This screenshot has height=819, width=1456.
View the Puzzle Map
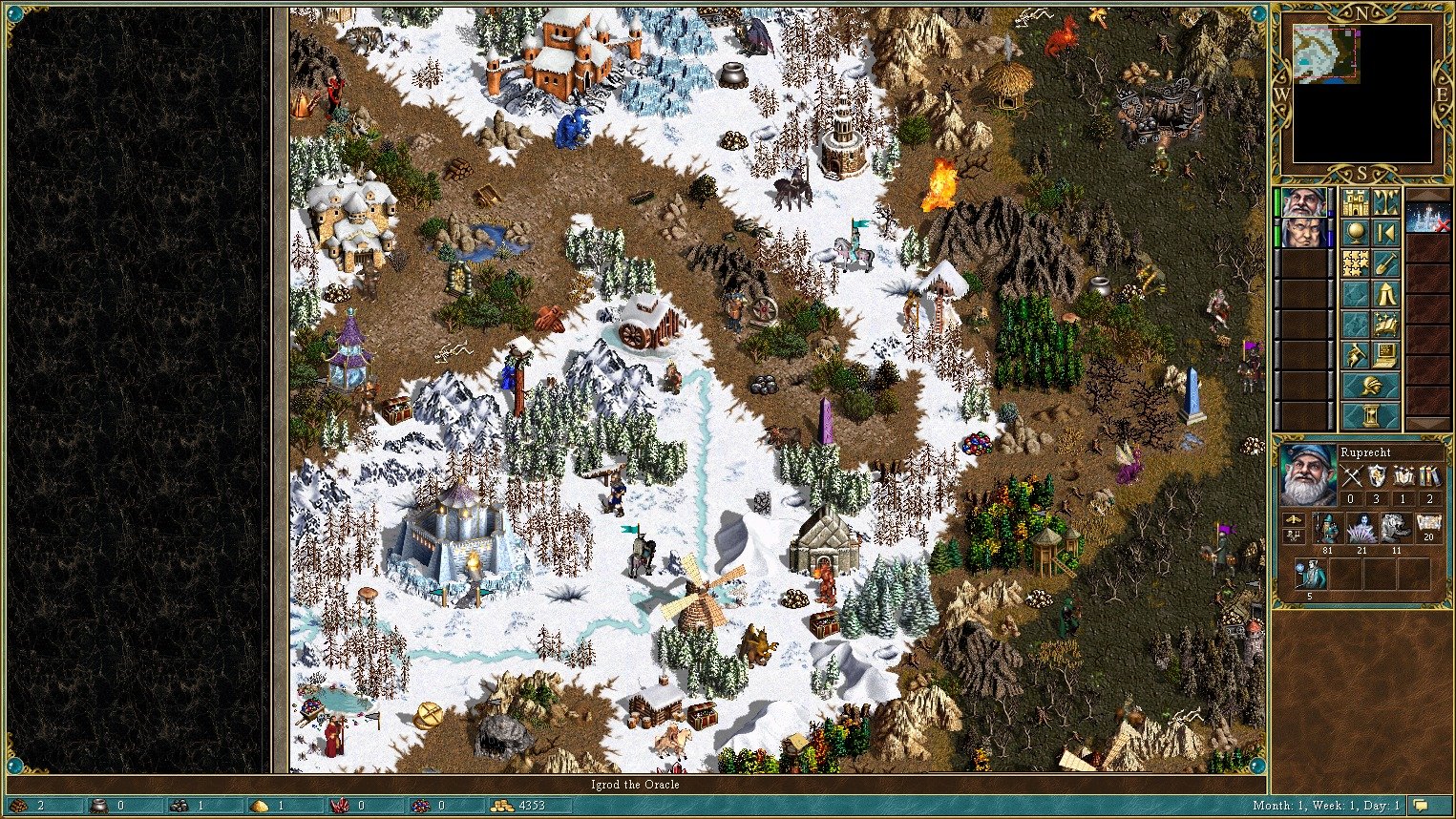(x=1356, y=262)
